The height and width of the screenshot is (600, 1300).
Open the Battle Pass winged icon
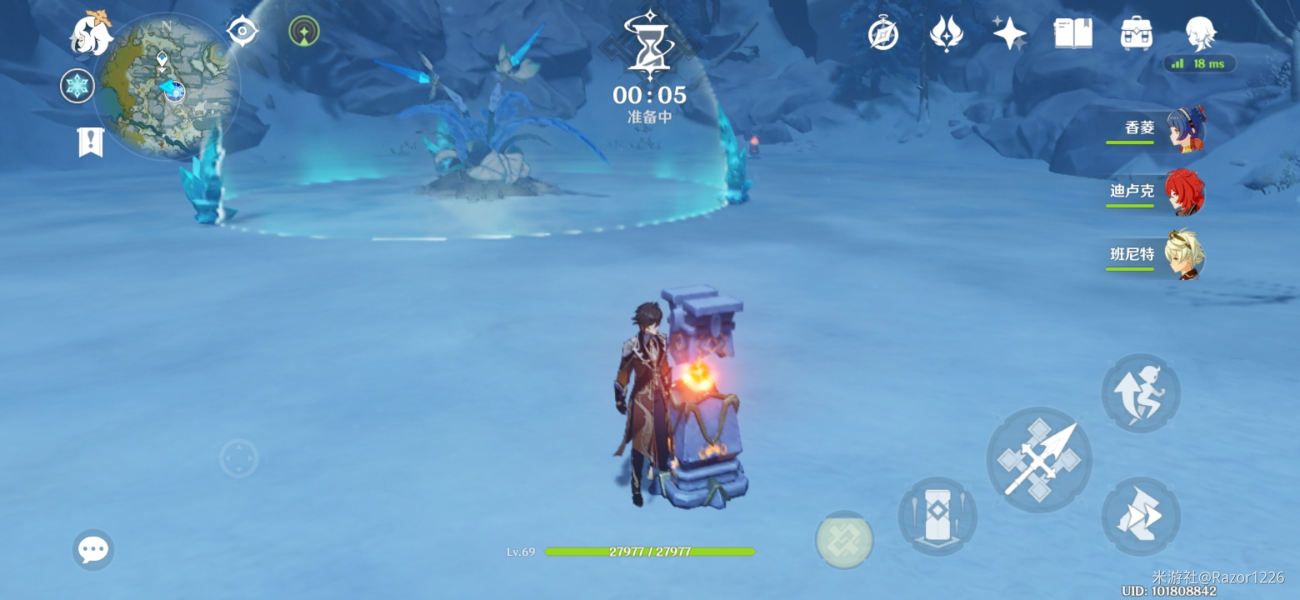(945, 34)
